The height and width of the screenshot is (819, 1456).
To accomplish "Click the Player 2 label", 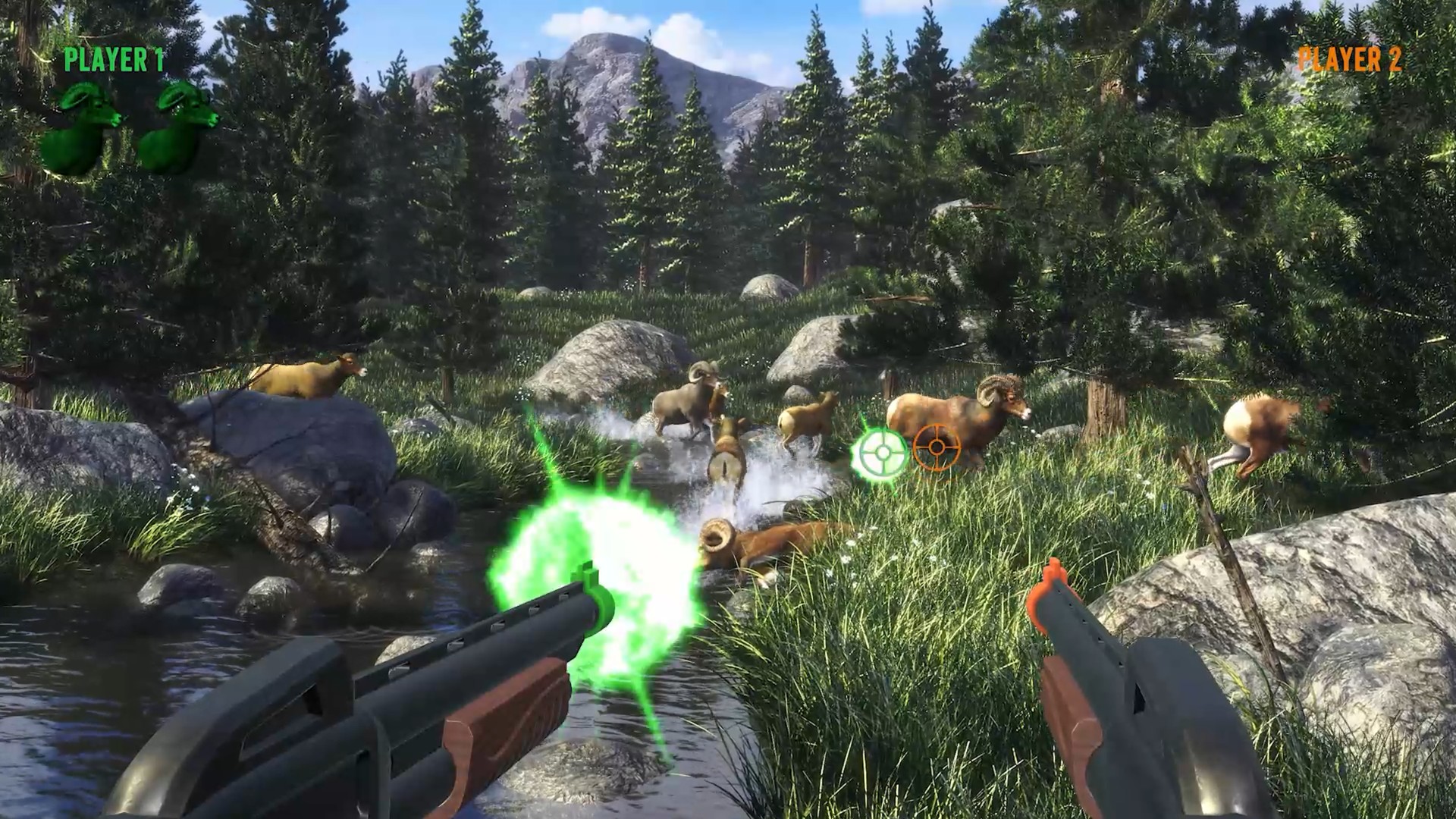I will tap(1350, 59).
